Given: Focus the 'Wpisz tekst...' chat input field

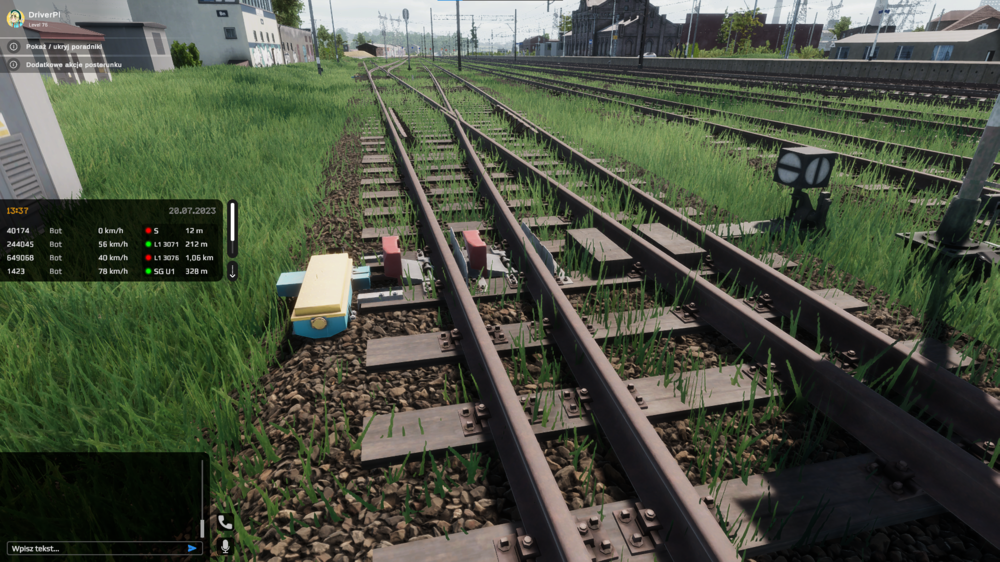Looking at the screenshot, I should point(95,548).
